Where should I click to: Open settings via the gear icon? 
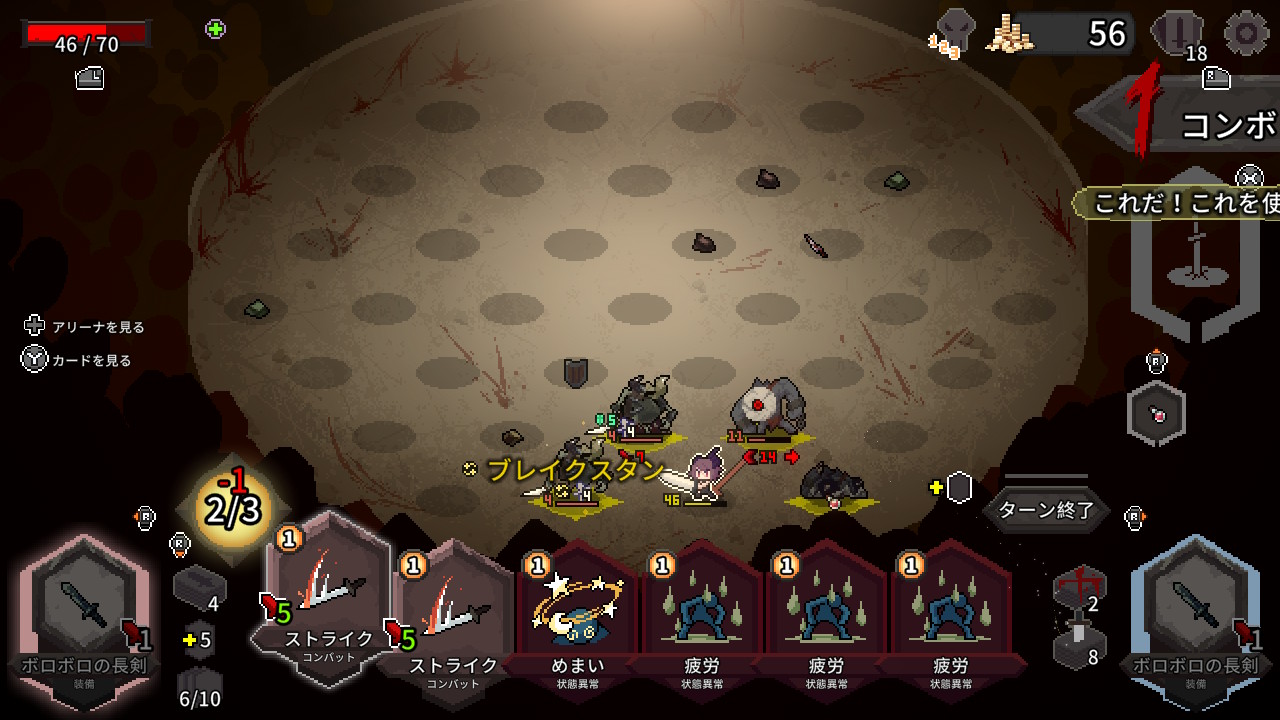point(1246,33)
